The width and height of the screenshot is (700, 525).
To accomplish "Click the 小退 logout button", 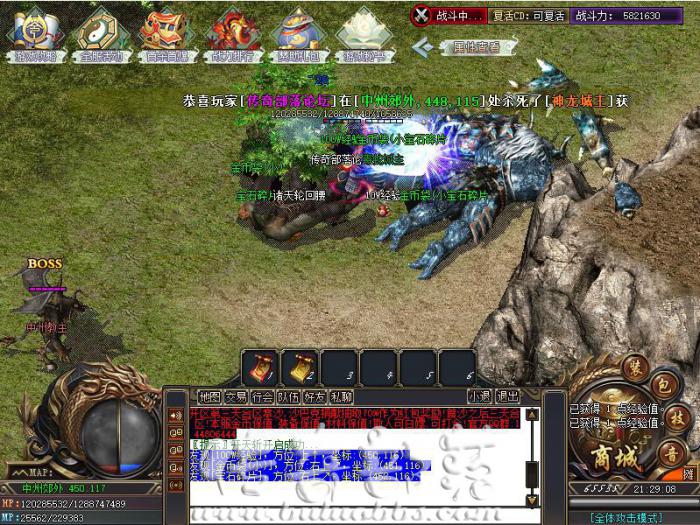I will point(479,397).
